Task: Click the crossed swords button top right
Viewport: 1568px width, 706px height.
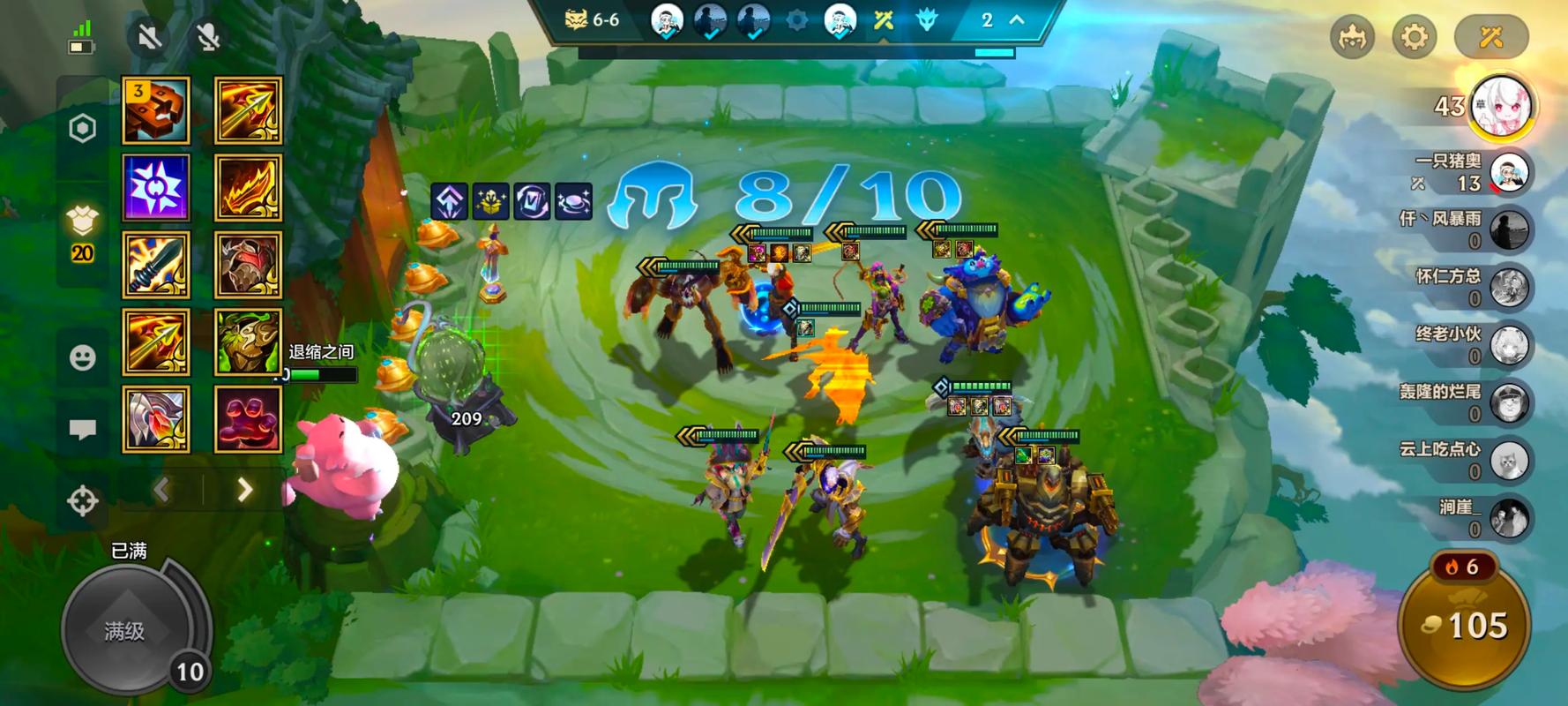Action: 1490,37
